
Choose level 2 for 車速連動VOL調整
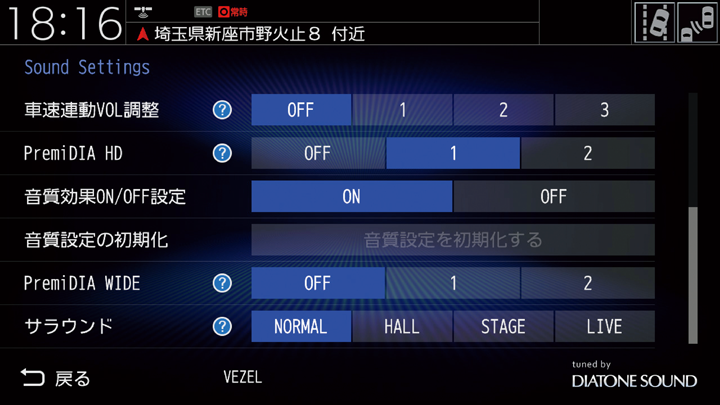click(x=503, y=110)
